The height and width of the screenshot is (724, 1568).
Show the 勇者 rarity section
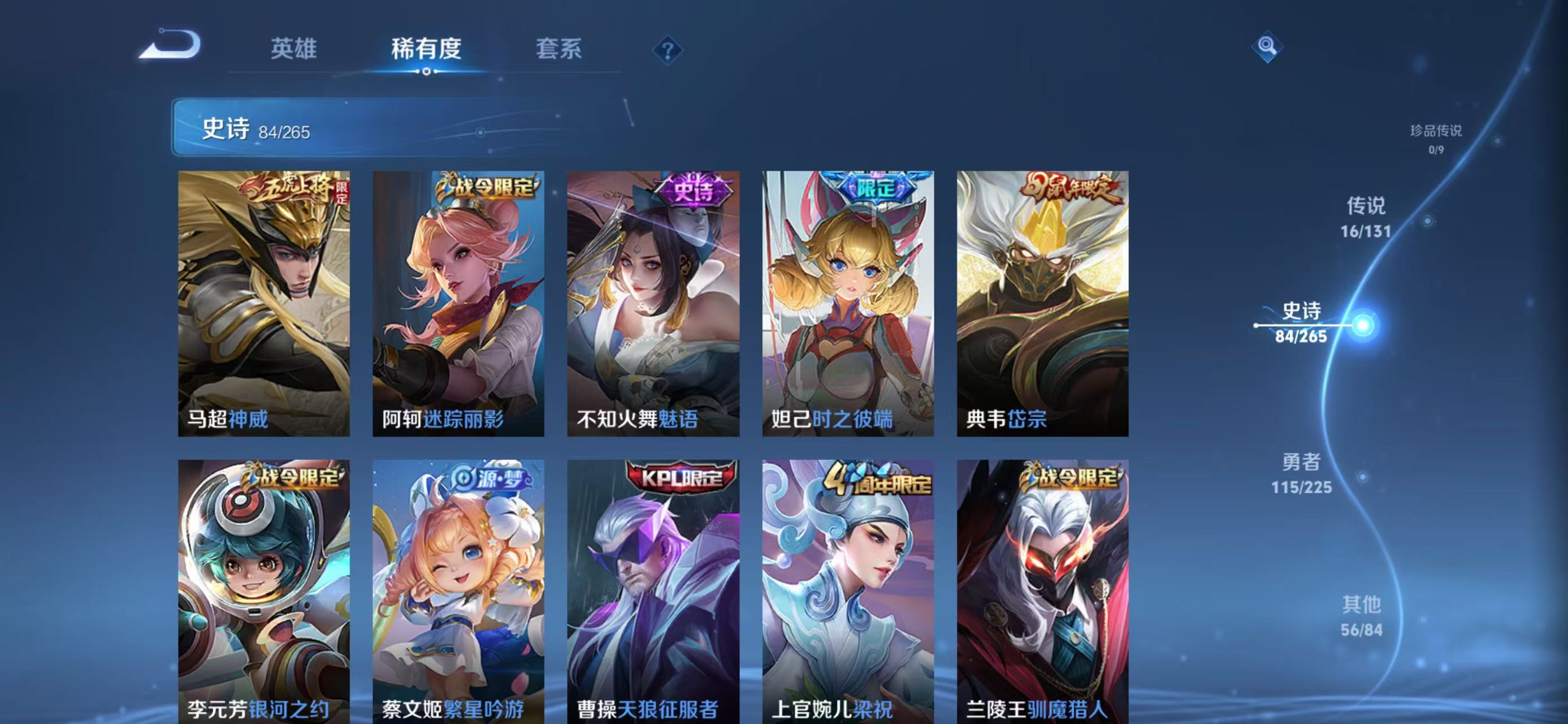click(1301, 473)
